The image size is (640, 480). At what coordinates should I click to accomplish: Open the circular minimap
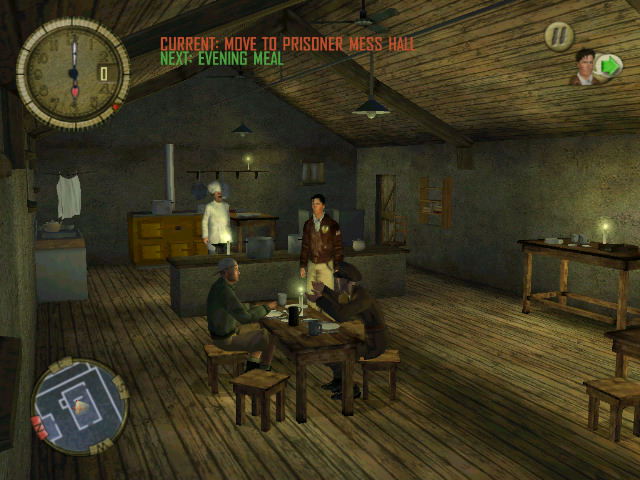point(78,406)
